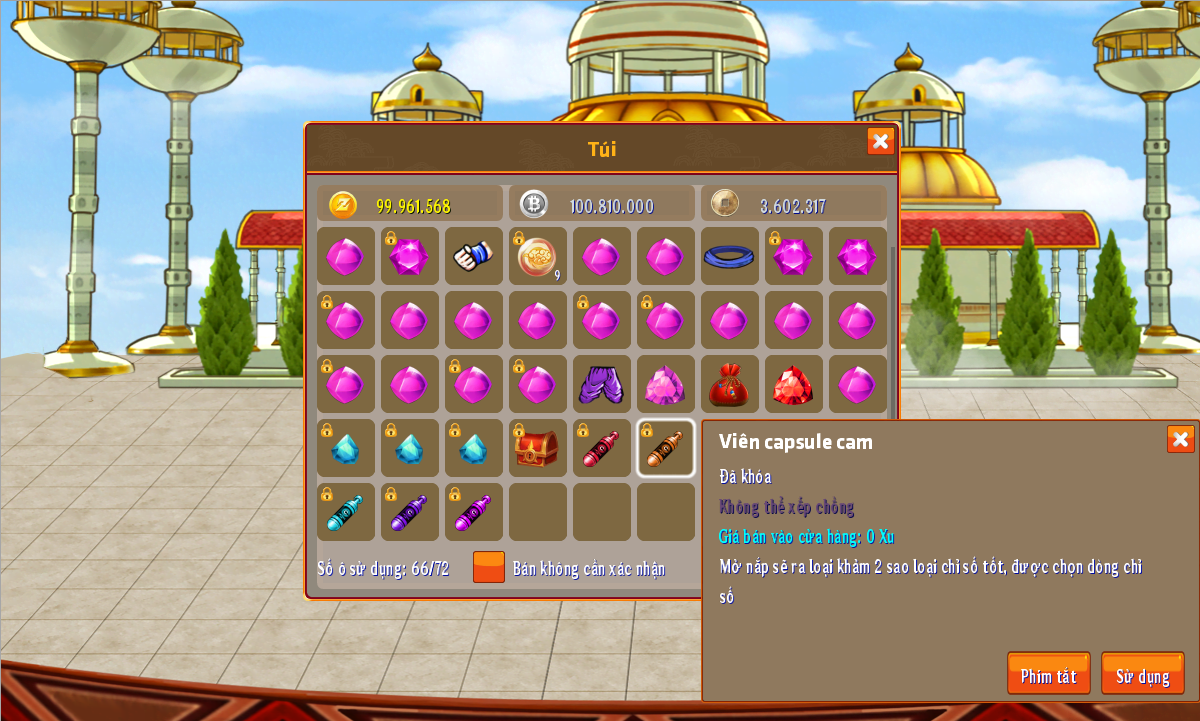Click the Sử dụng button
Image resolution: width=1200 pixels, height=721 pixels.
1142,674
